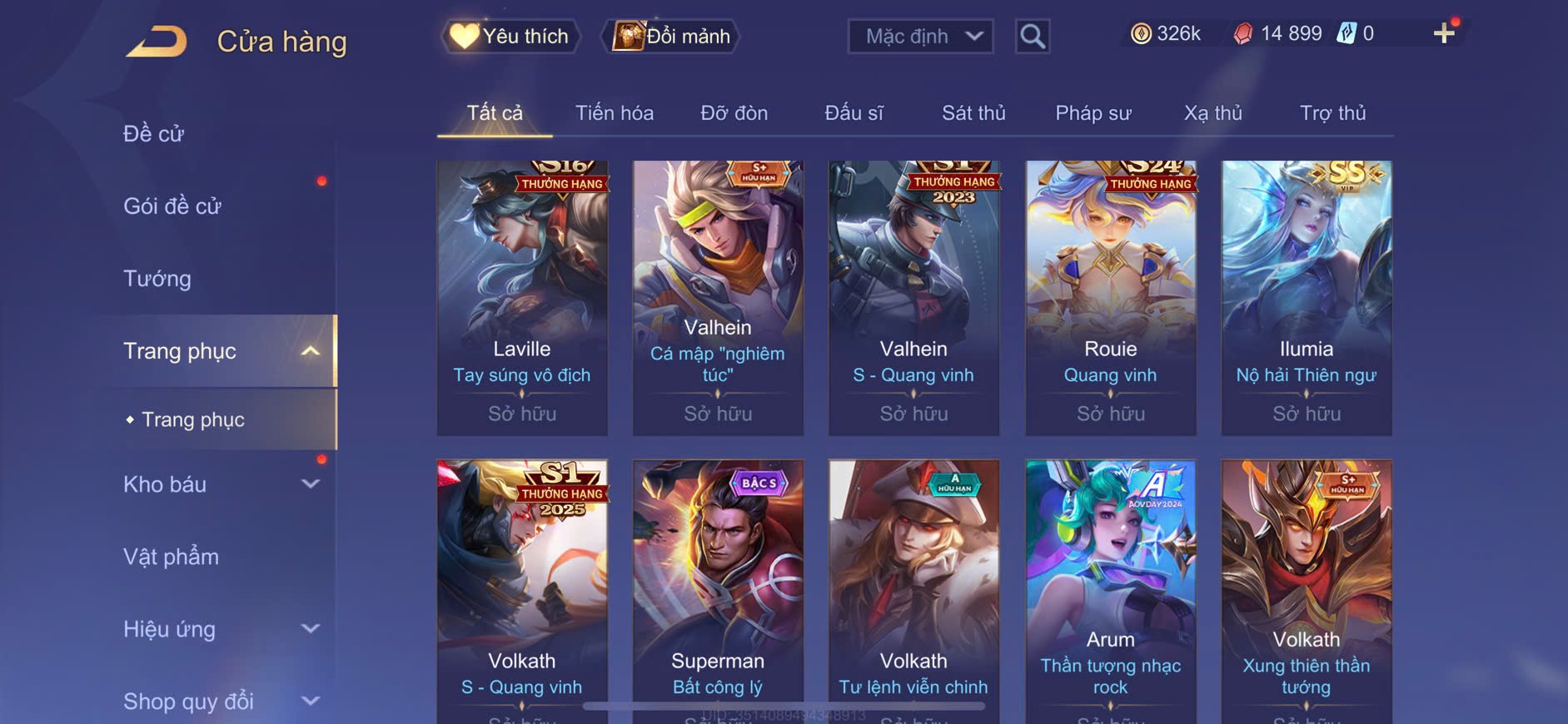Filter skins by Pháp sư
Screen dimensions: 1568x724
click(x=1093, y=113)
